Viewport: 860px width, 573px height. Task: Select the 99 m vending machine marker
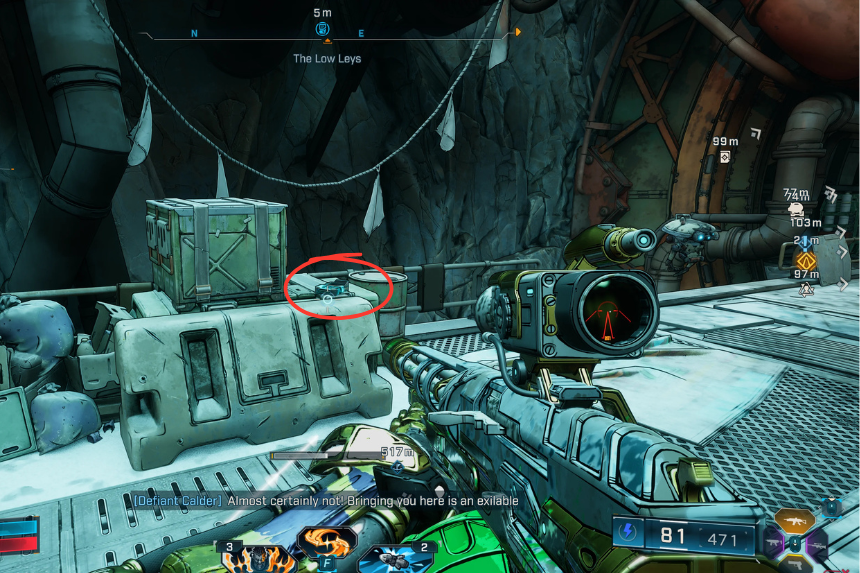click(x=724, y=156)
